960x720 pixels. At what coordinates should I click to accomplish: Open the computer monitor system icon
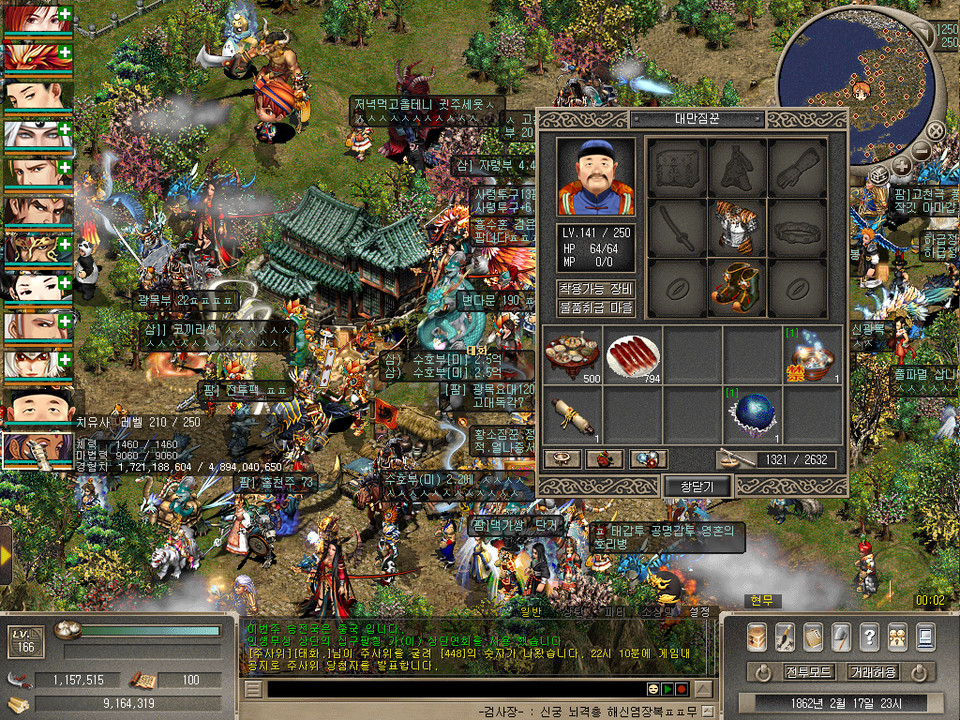[925, 636]
